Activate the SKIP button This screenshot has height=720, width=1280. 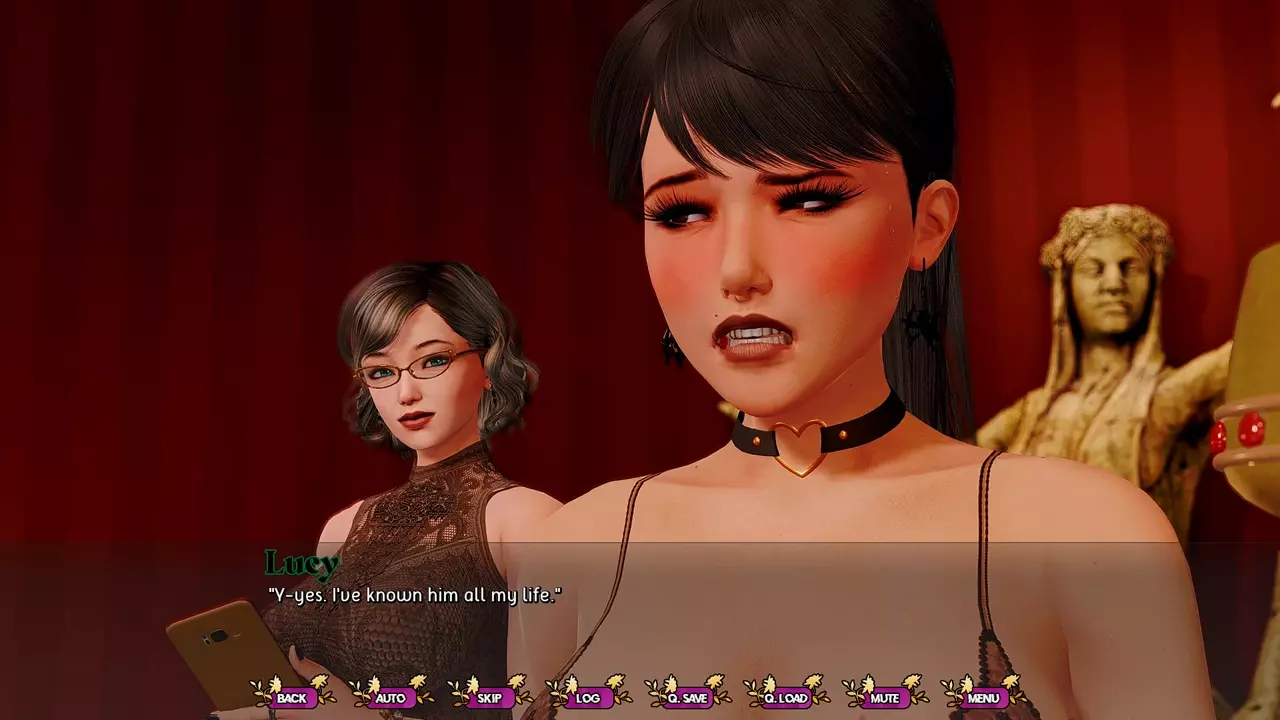pos(490,697)
